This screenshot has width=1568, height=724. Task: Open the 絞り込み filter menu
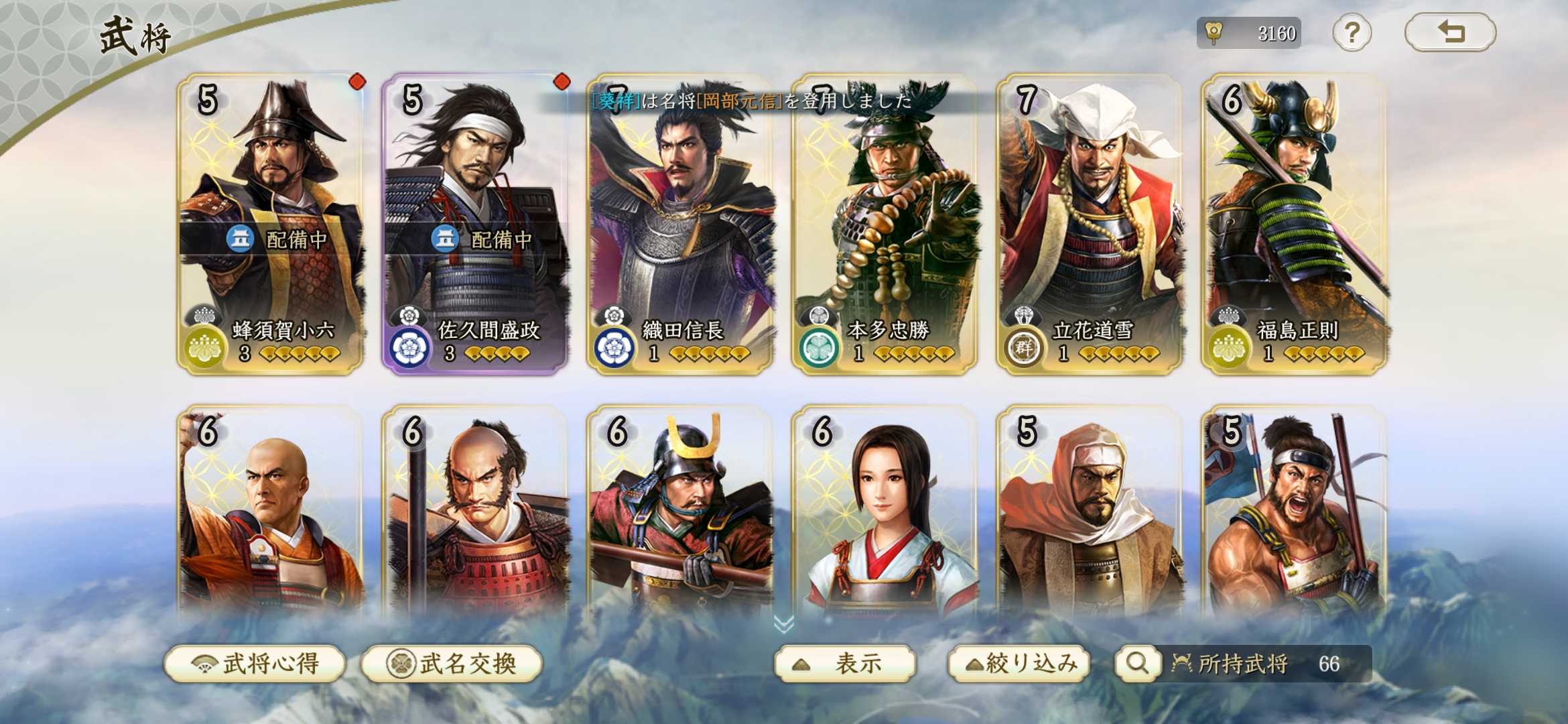click(x=1019, y=664)
